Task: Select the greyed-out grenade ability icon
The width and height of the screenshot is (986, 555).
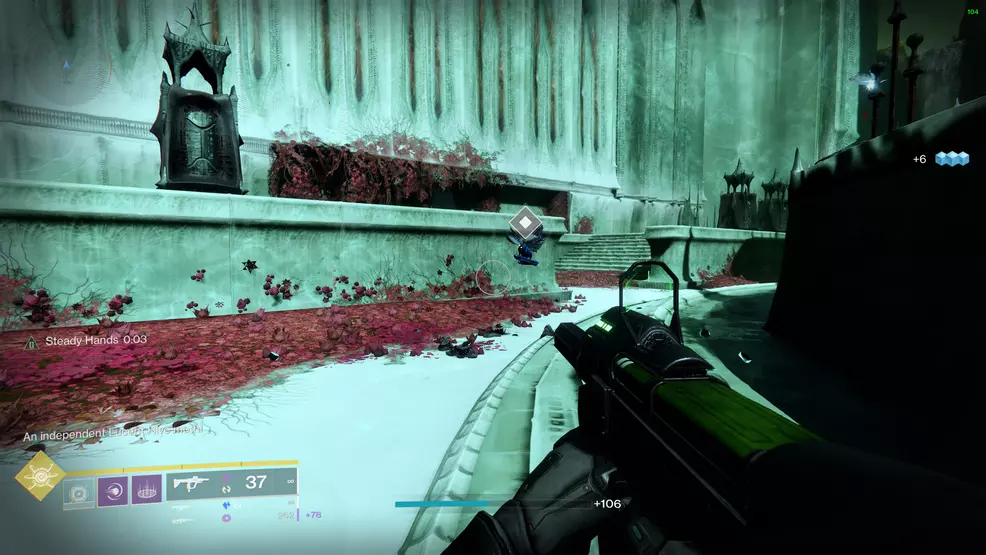Action: 78,490
